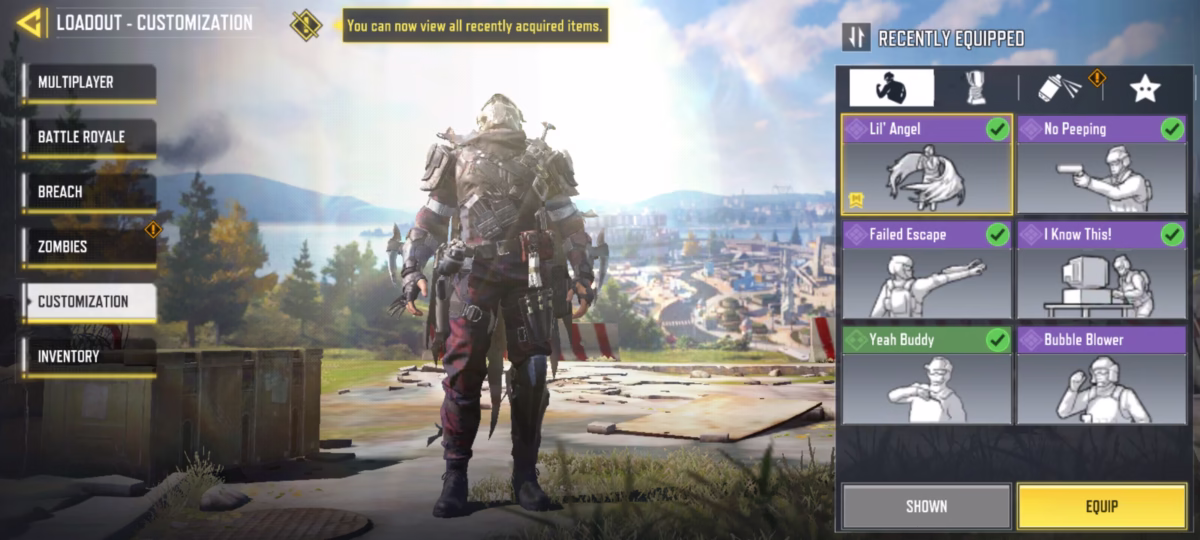Choose the No Peeping emote
This screenshot has width=1200, height=540.
pos(1101,165)
